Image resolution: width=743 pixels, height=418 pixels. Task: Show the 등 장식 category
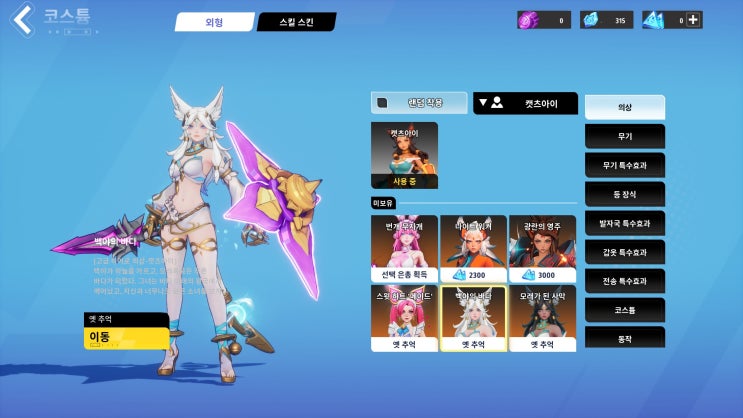[x=624, y=193]
